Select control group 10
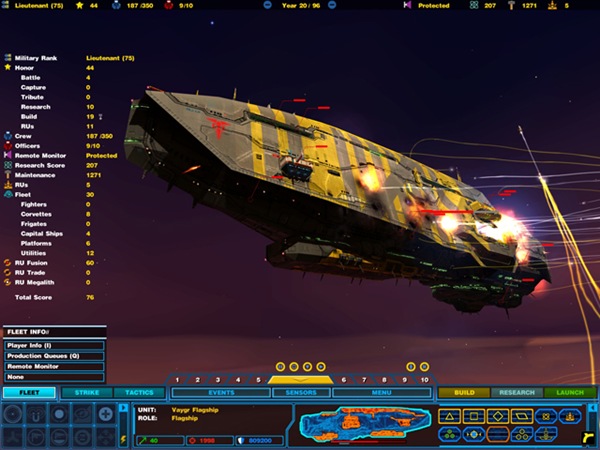 pos(424,380)
